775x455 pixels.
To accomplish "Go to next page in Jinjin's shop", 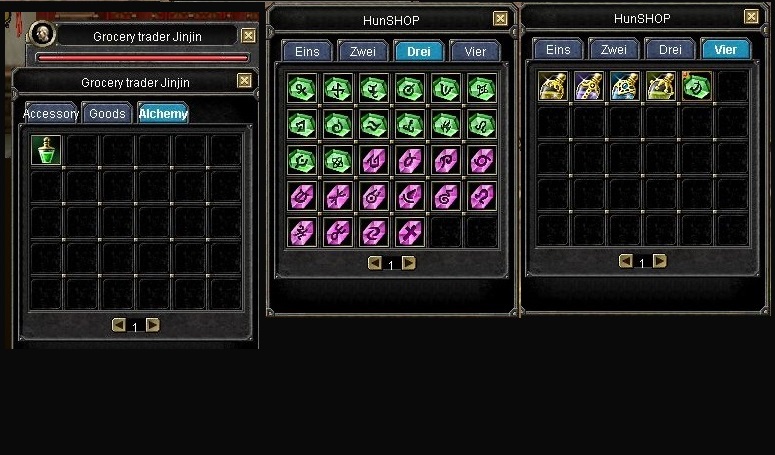I will point(152,325).
